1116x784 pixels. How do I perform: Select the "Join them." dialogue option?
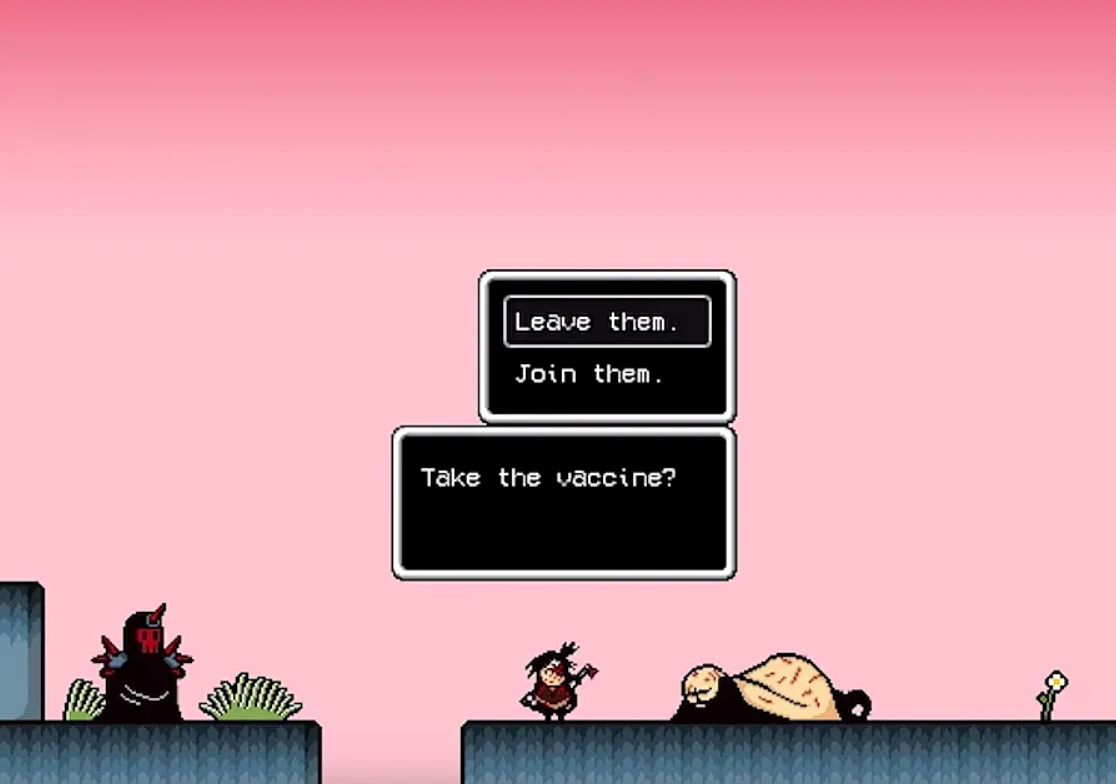pyautogui.click(x=589, y=375)
